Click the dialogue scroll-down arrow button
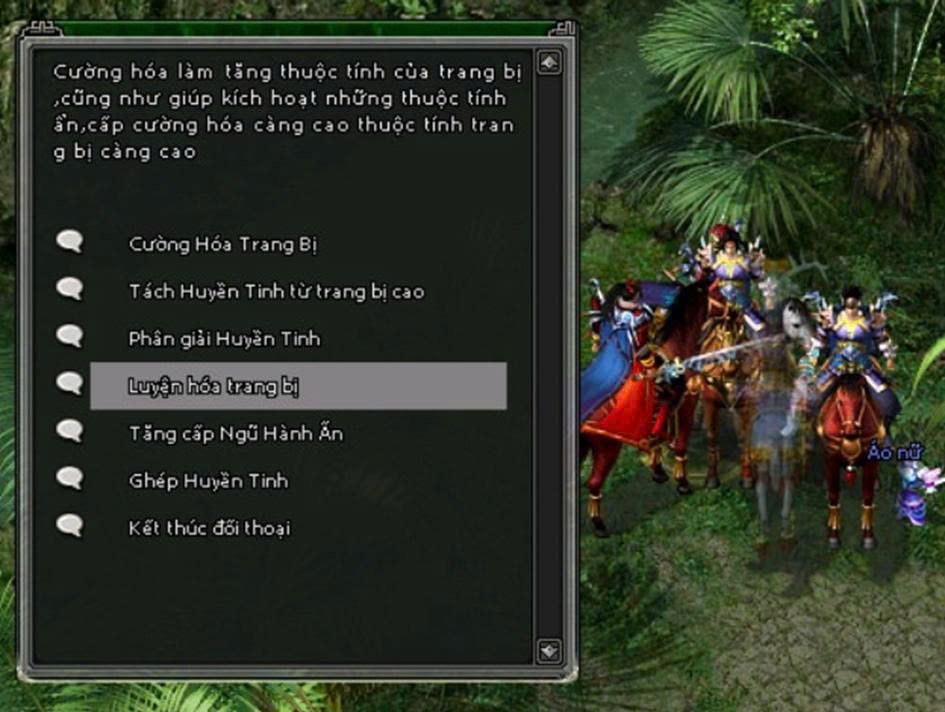 point(549,651)
